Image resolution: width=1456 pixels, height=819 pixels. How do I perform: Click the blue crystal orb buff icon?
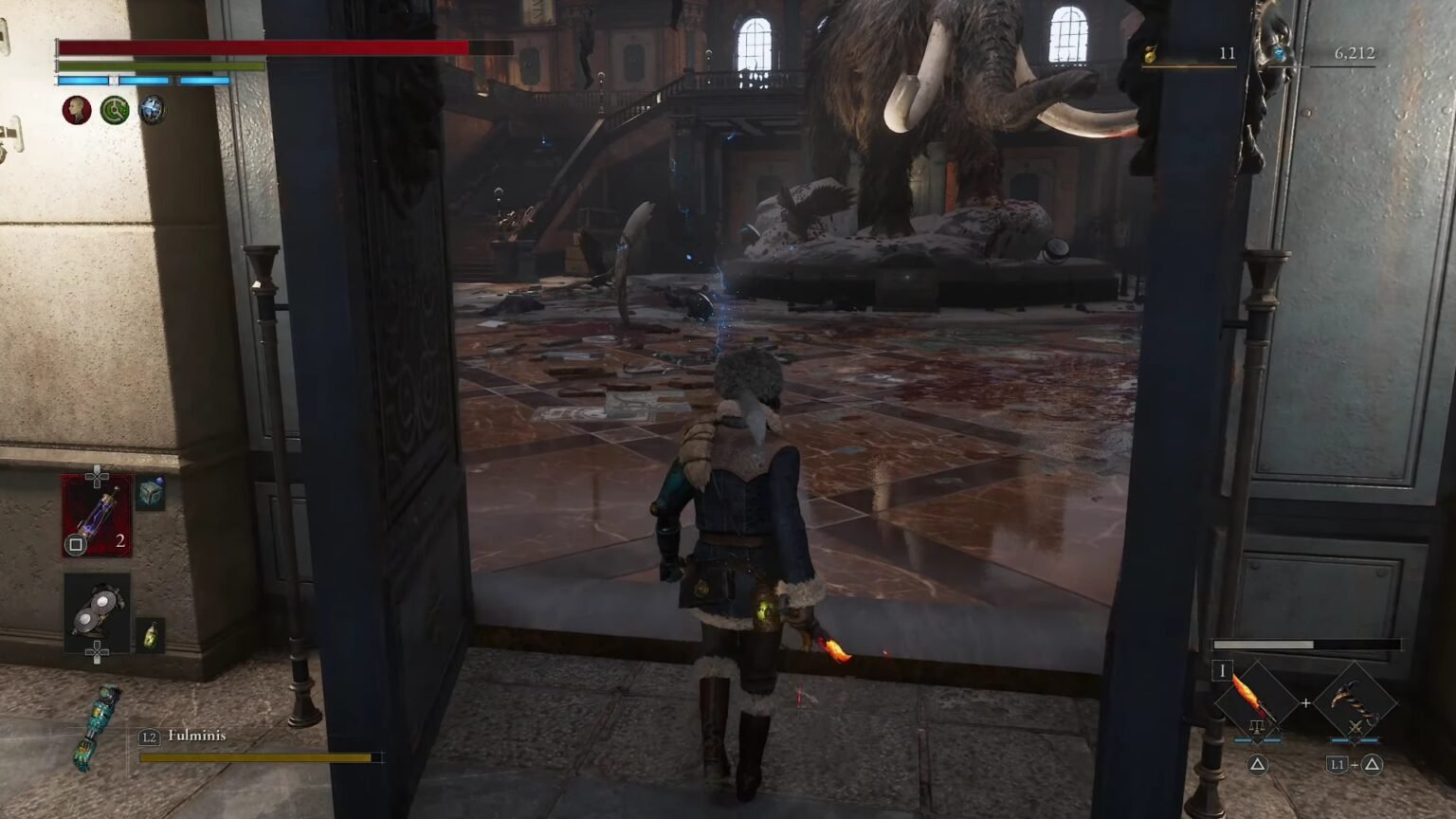152,110
